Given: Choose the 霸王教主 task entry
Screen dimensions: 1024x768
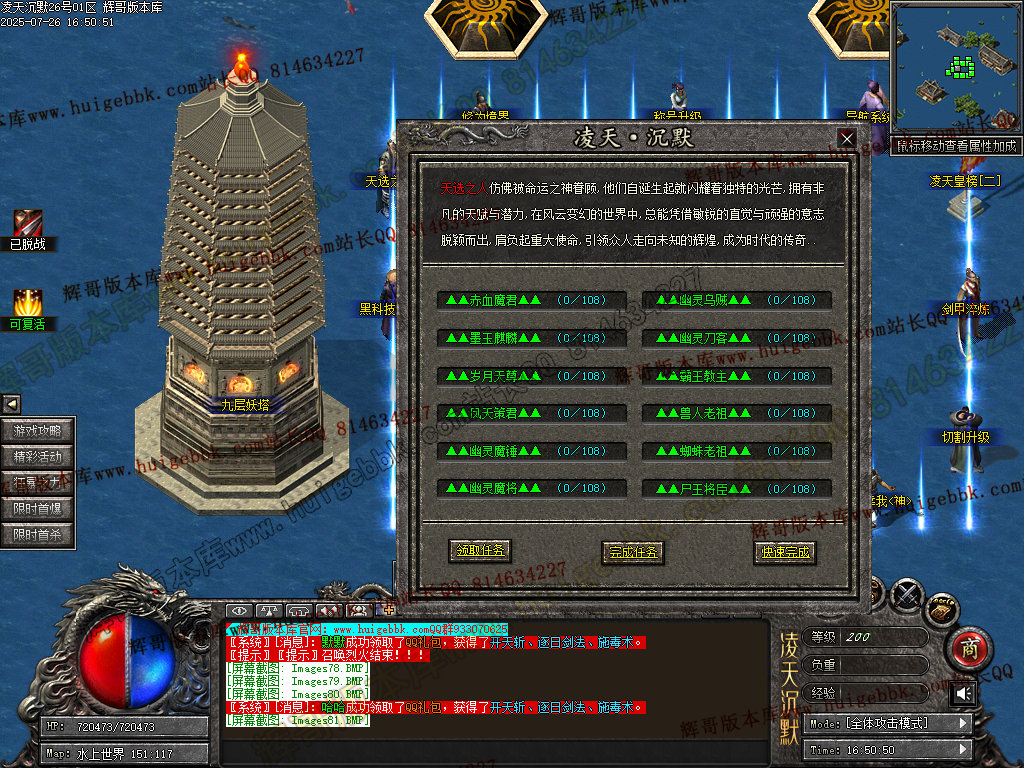Looking at the screenshot, I should 737,376.
